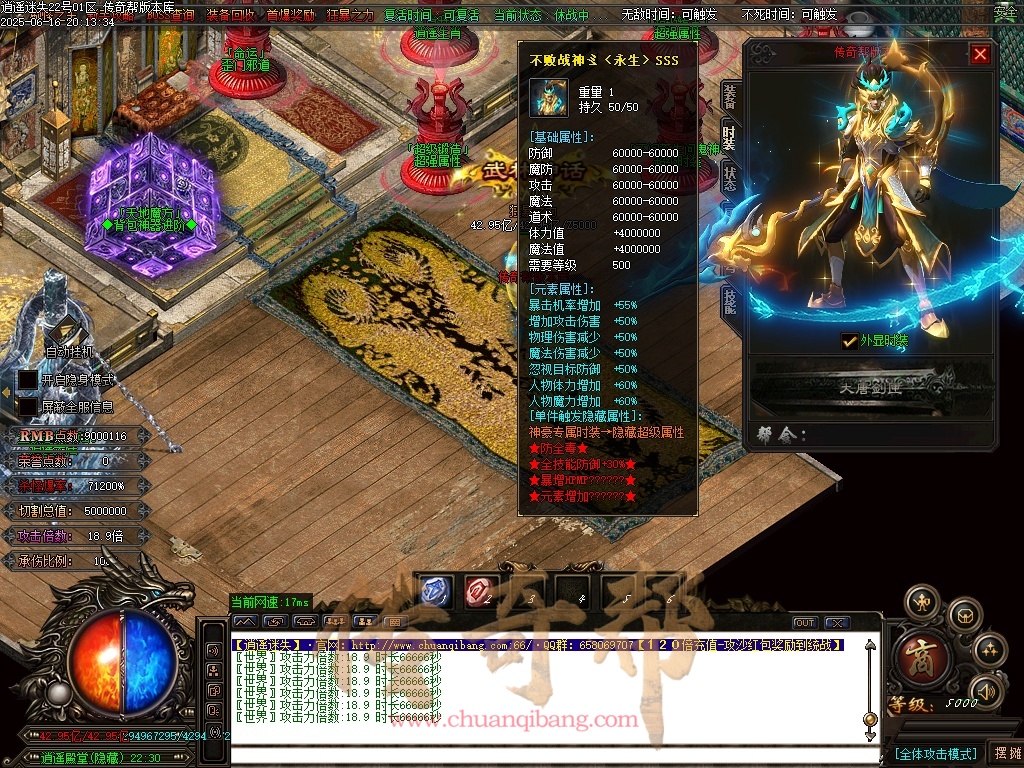Open 首爆奖励 from the top bar
Screen dimensions: 1024x768
(290, 15)
